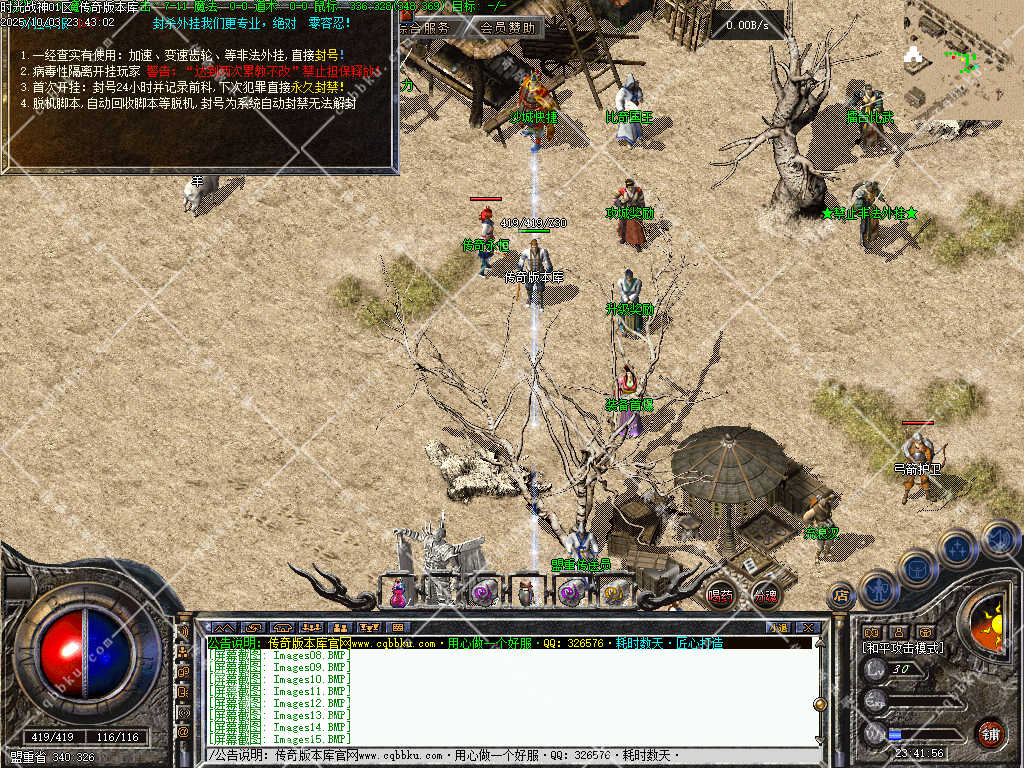The height and width of the screenshot is (768, 1024).
Task: Open the 店 shop round button
Action: click(842, 597)
